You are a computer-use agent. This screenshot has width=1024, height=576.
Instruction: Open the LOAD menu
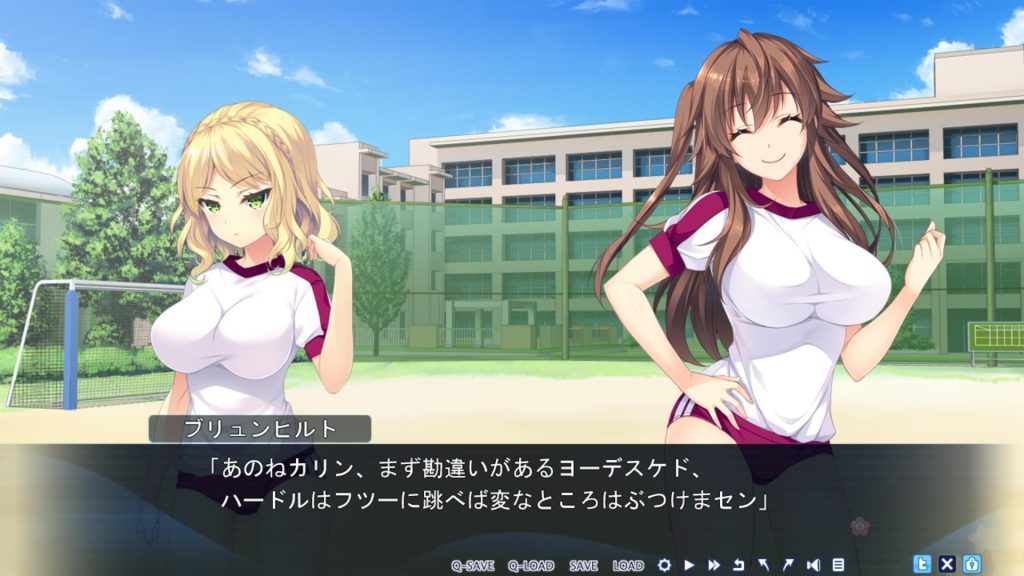[x=628, y=565]
